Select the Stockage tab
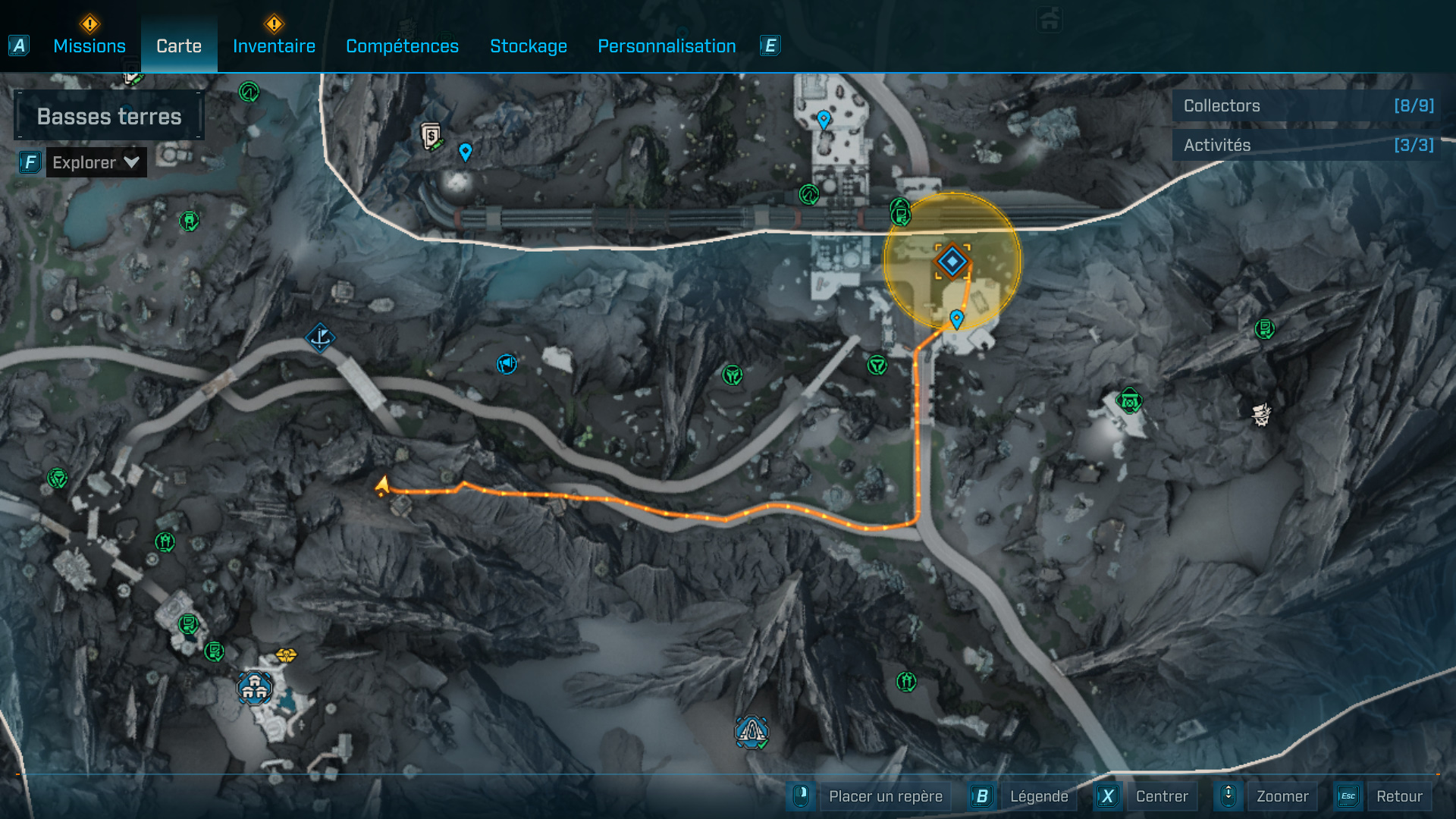1456x819 pixels. tap(529, 46)
